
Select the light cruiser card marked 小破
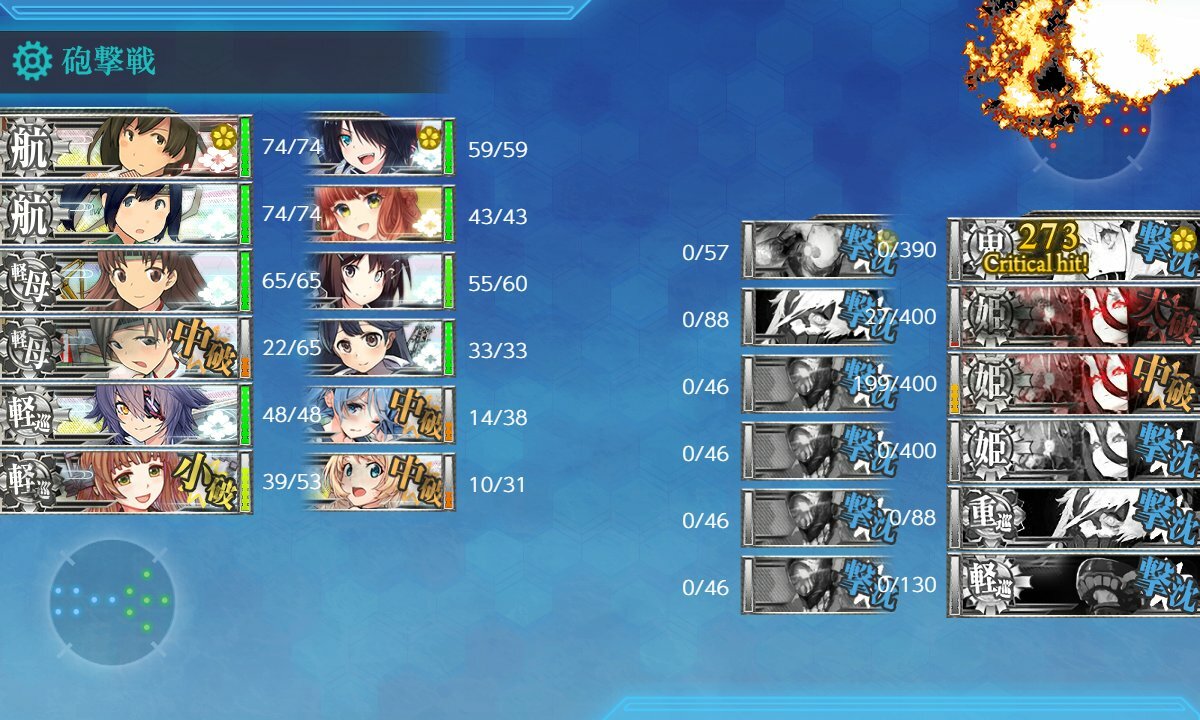[125, 483]
